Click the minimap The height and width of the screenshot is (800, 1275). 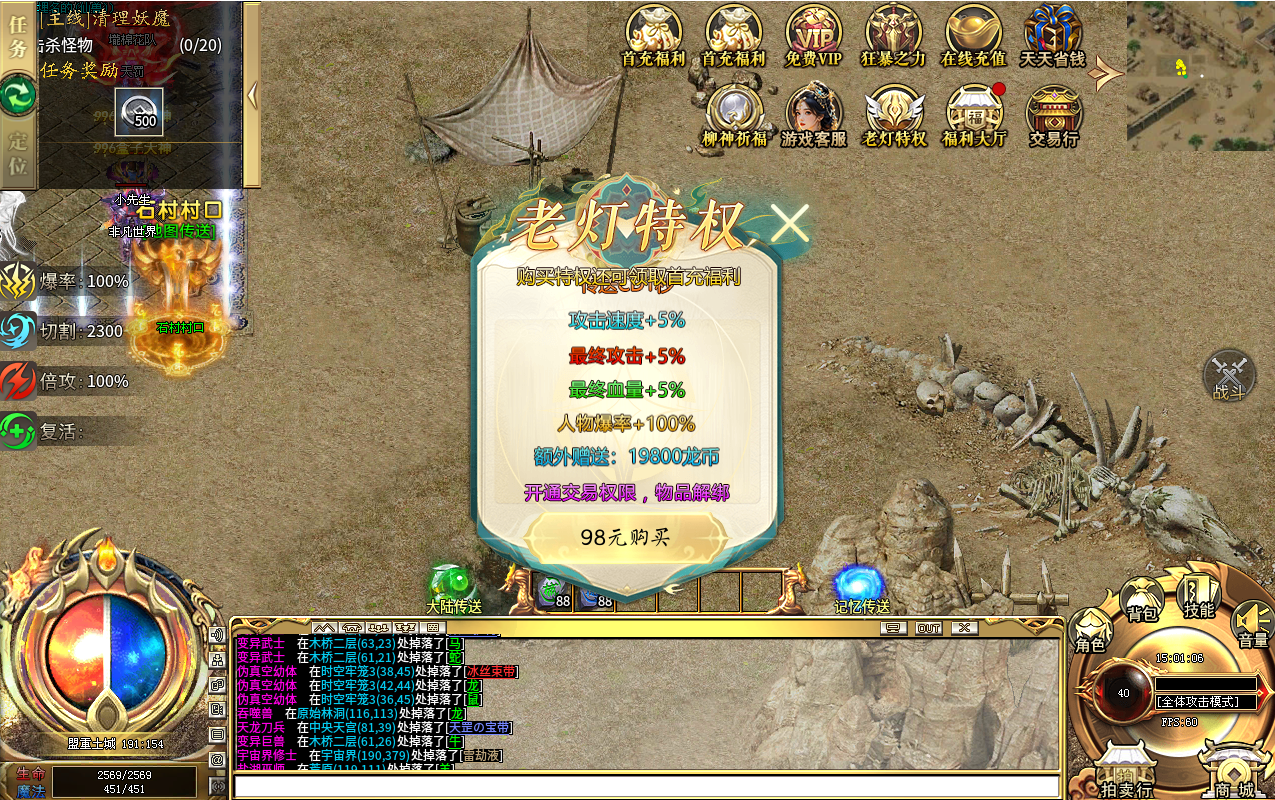tap(1200, 75)
